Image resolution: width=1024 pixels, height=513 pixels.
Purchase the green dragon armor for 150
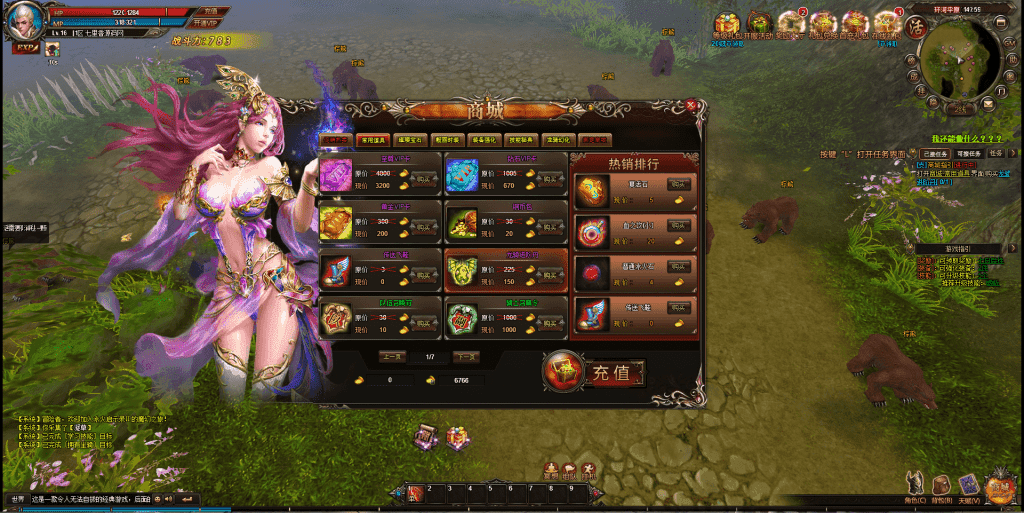click(x=551, y=276)
